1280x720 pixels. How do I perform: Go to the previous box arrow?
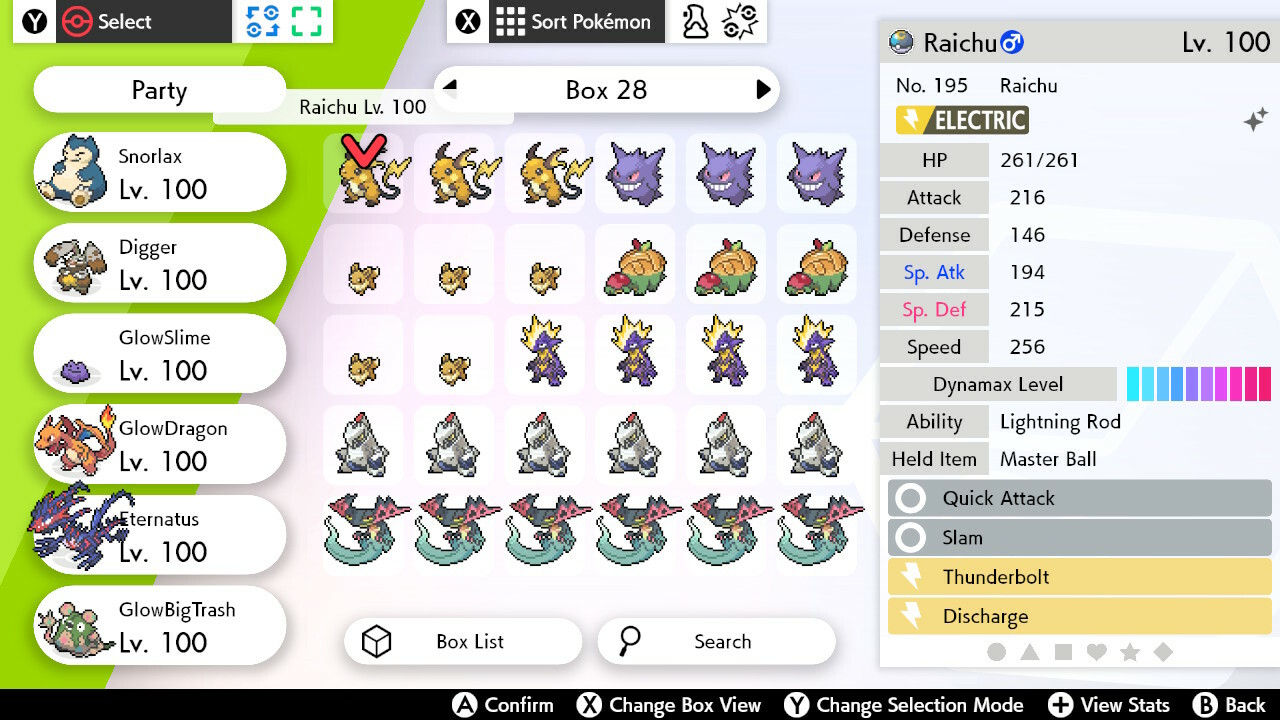point(450,87)
